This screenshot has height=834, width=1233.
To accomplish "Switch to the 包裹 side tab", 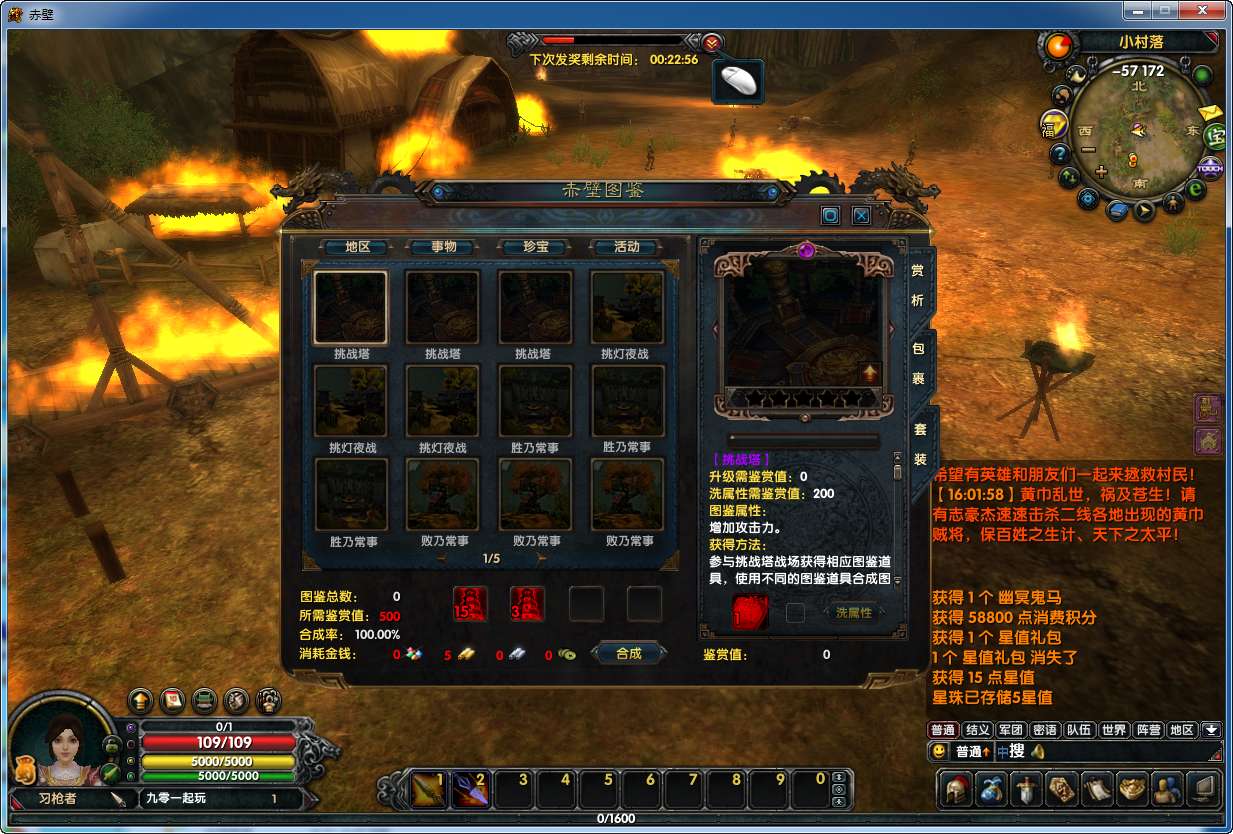I will click(x=918, y=364).
